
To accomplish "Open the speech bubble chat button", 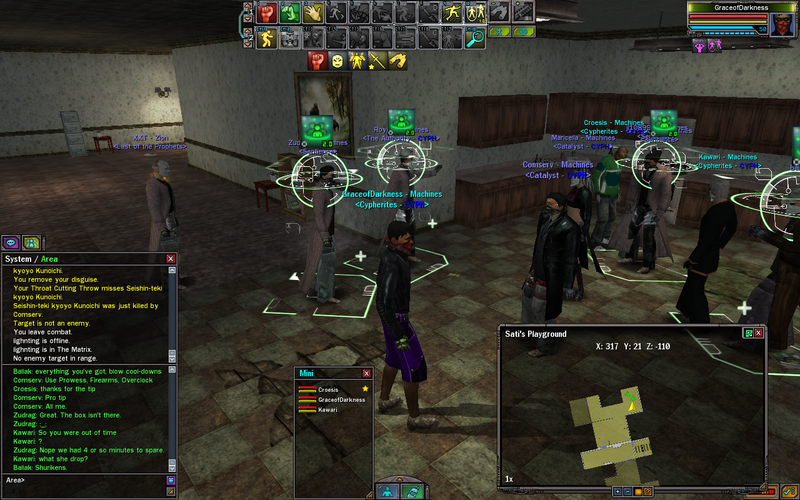I will (12, 242).
